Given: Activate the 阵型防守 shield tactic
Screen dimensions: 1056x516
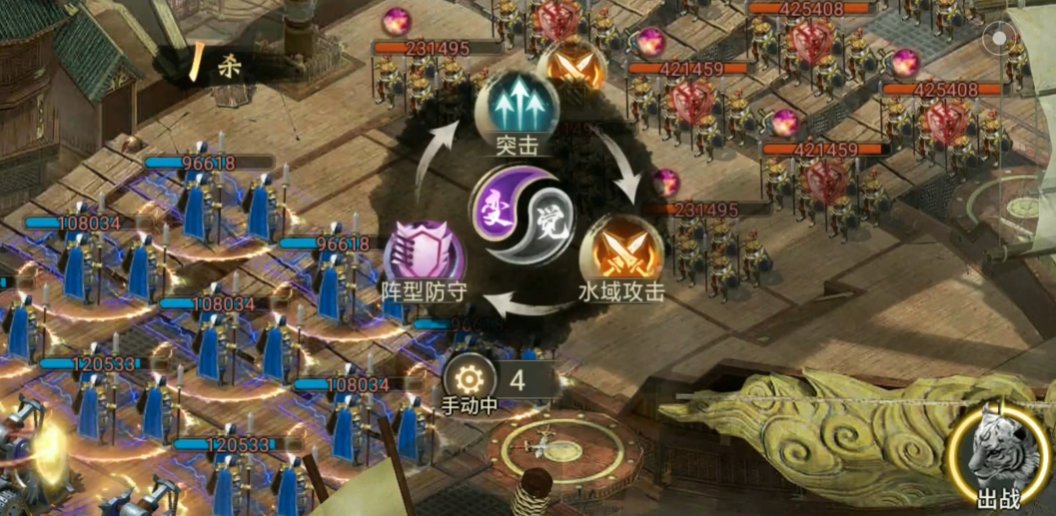Looking at the screenshot, I should (x=424, y=250).
